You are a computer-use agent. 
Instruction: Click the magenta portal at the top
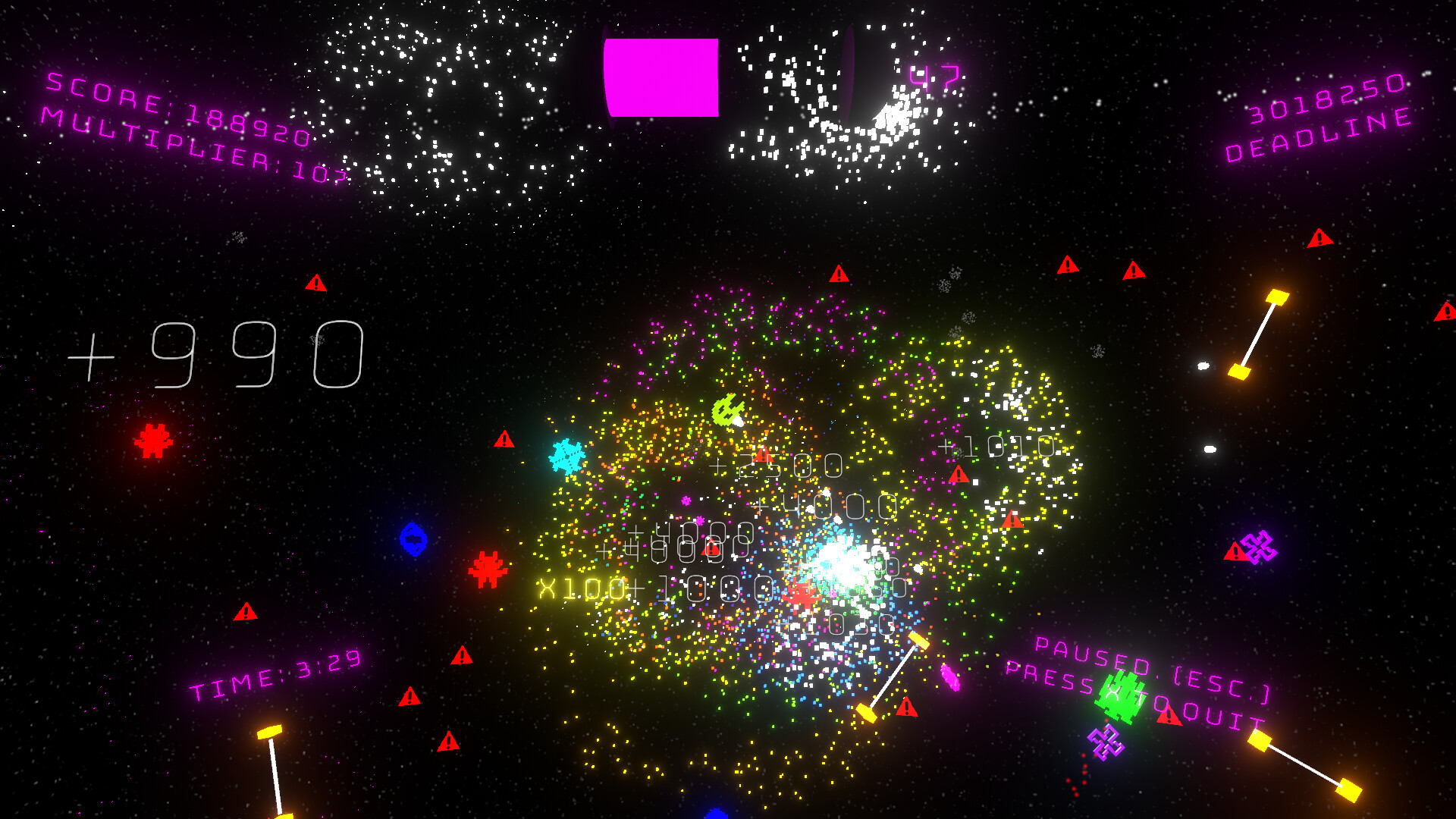(x=661, y=76)
